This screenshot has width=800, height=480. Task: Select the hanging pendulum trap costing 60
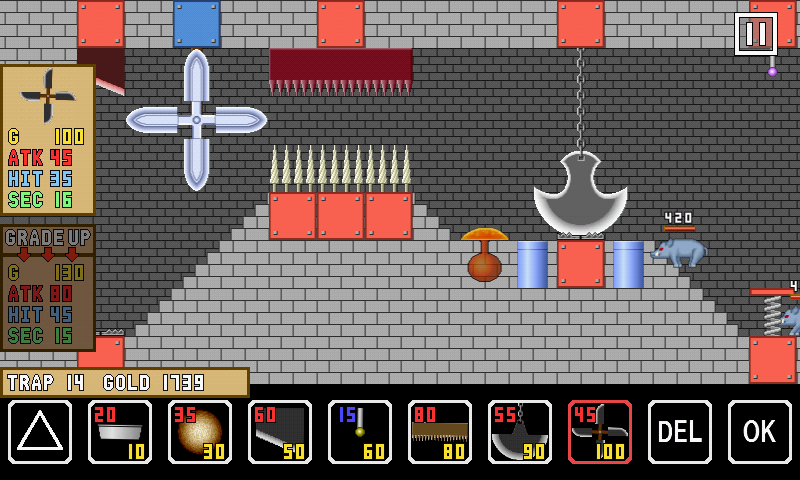point(360,432)
